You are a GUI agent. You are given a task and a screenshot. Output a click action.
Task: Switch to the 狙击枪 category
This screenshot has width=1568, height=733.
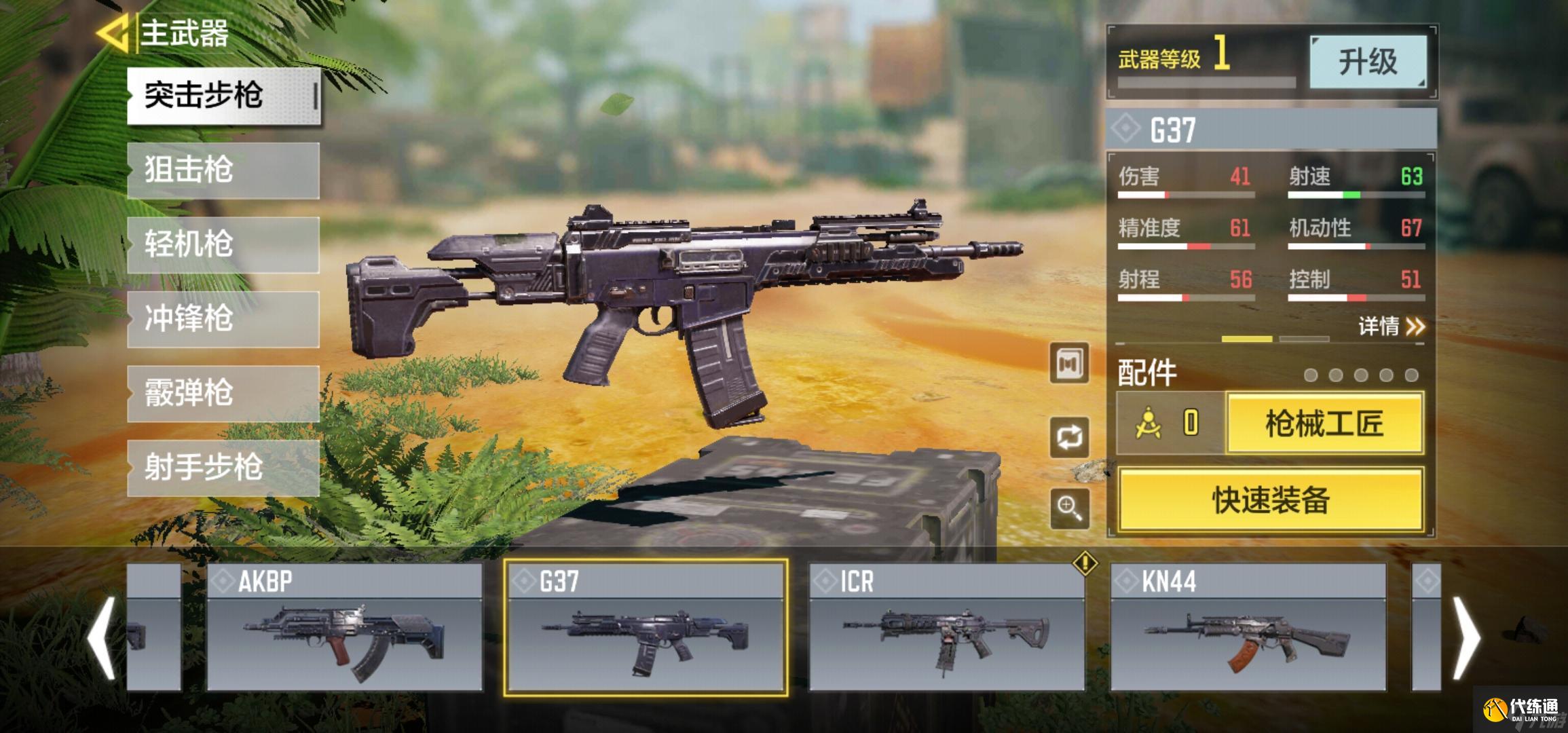coord(223,170)
